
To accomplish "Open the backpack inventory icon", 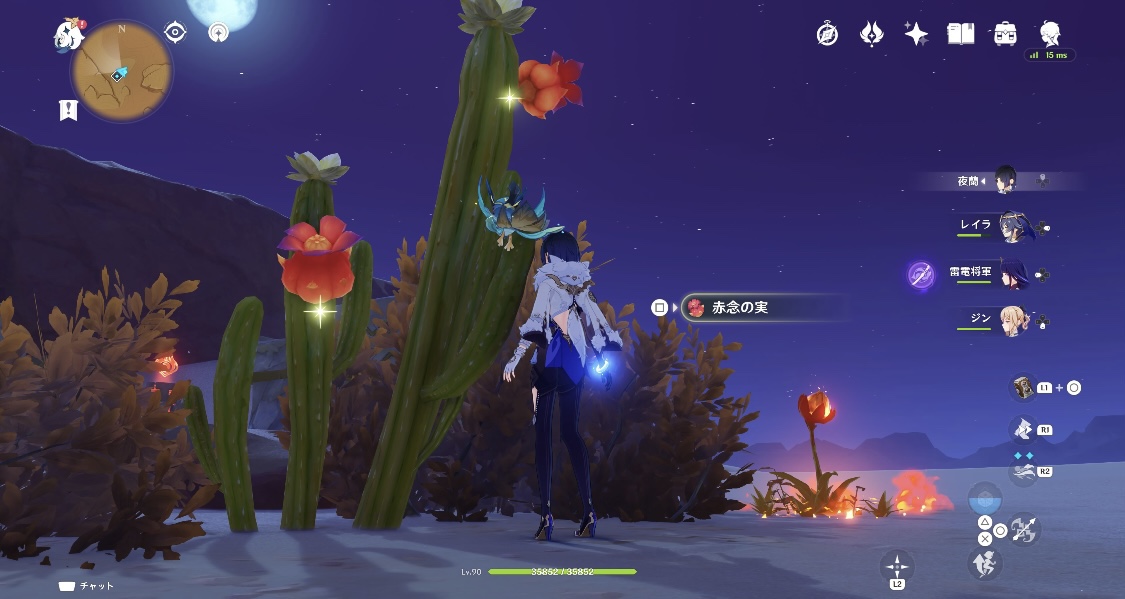I will (x=1005, y=34).
